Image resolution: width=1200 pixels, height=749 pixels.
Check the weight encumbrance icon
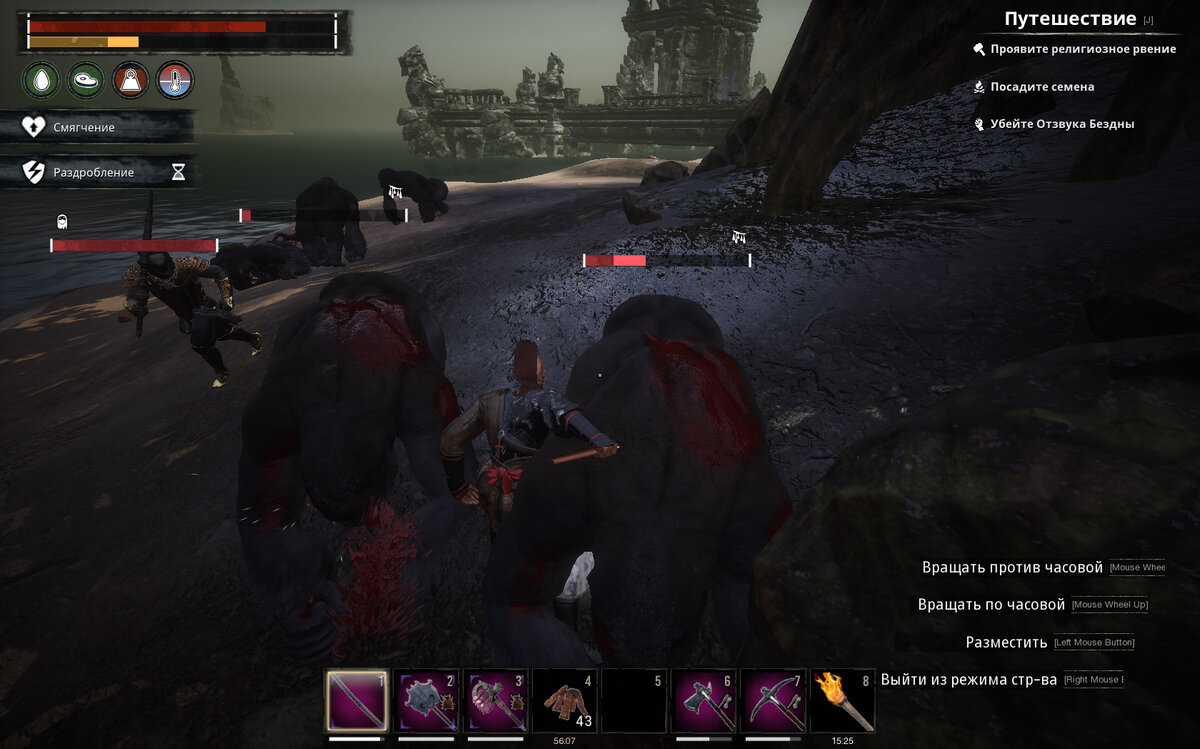click(131, 79)
